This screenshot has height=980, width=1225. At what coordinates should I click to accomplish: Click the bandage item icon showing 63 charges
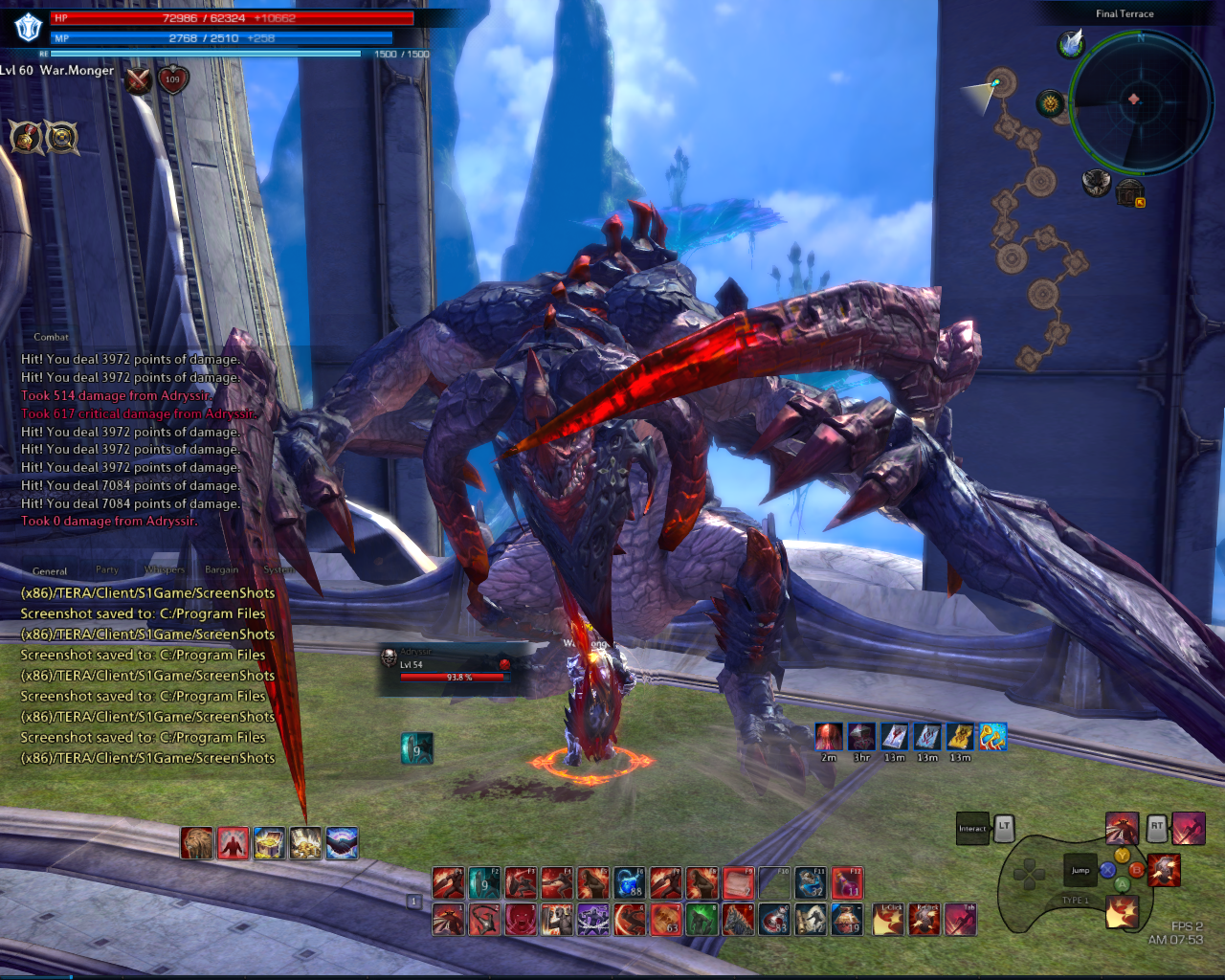(x=666, y=920)
